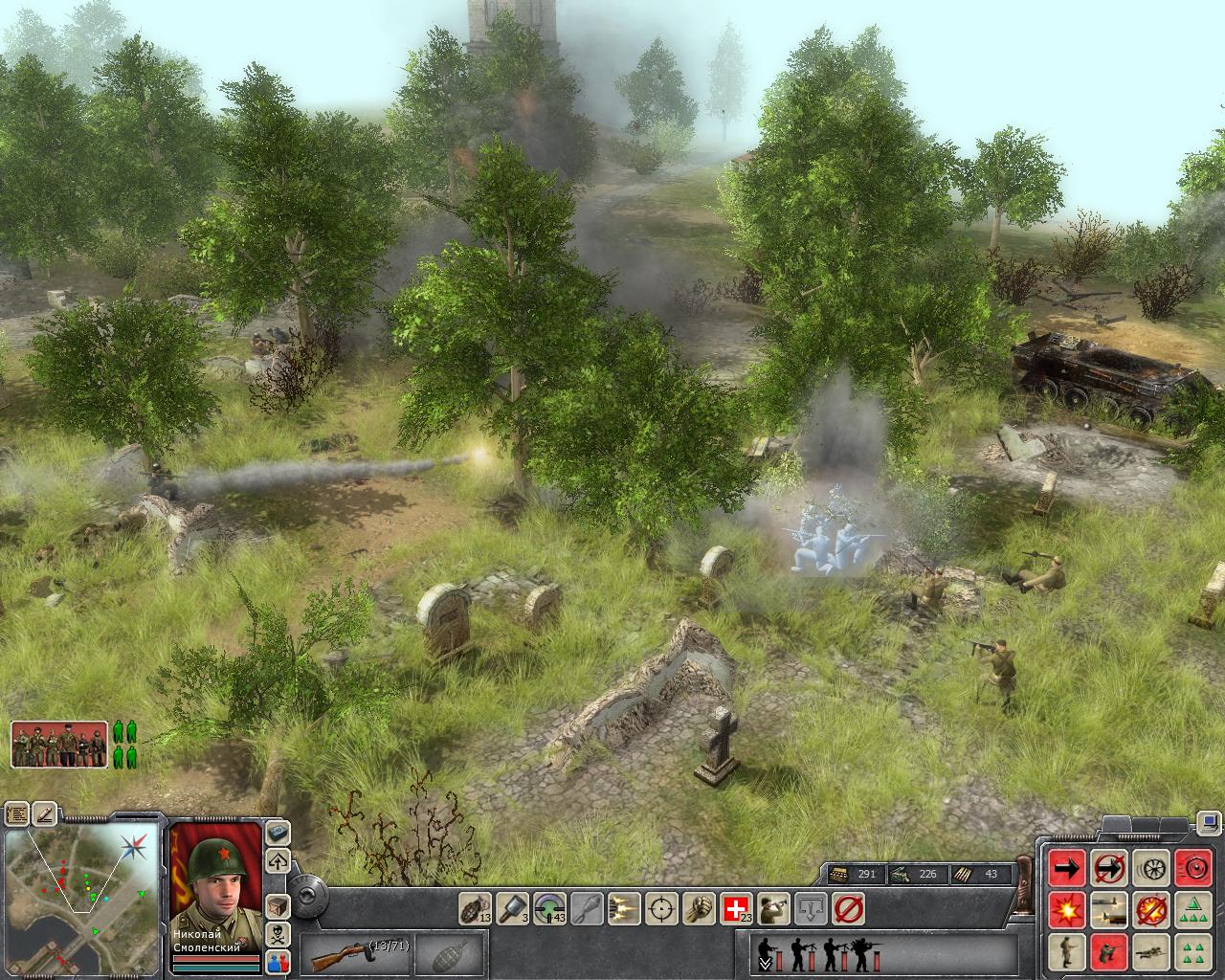Viewport: 1225px width, 980px height.
Task: Click the skull and crossbones button
Action: (x=278, y=933)
